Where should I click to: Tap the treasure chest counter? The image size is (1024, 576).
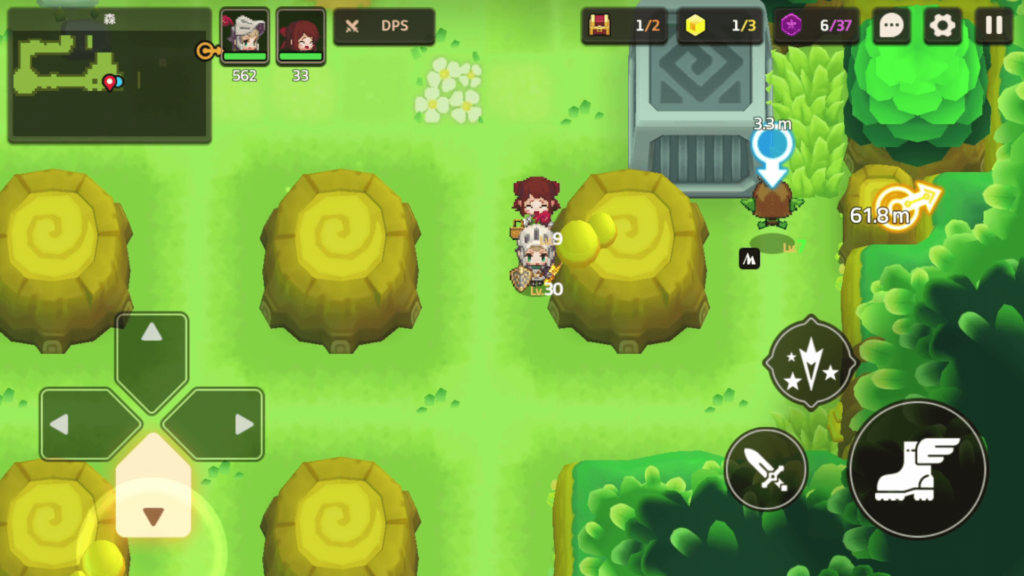coord(624,27)
